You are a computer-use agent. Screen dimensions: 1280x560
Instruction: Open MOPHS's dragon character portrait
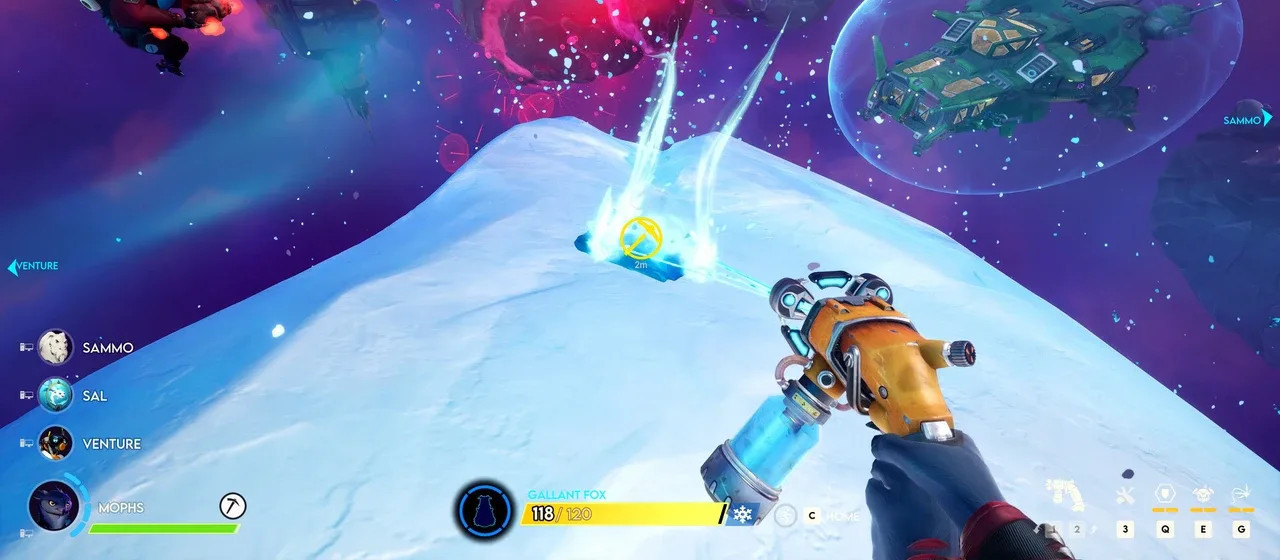tap(54, 506)
